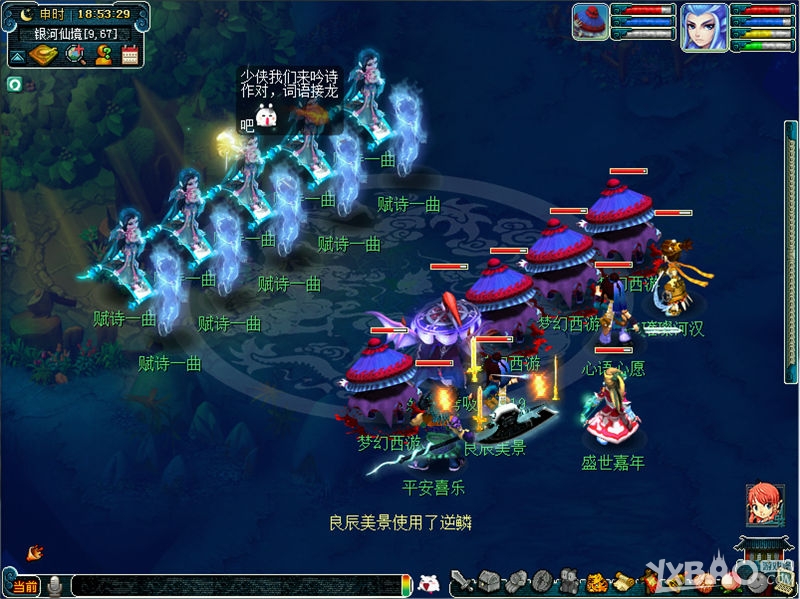Click the orange horn announcement icon

click(x=35, y=552)
